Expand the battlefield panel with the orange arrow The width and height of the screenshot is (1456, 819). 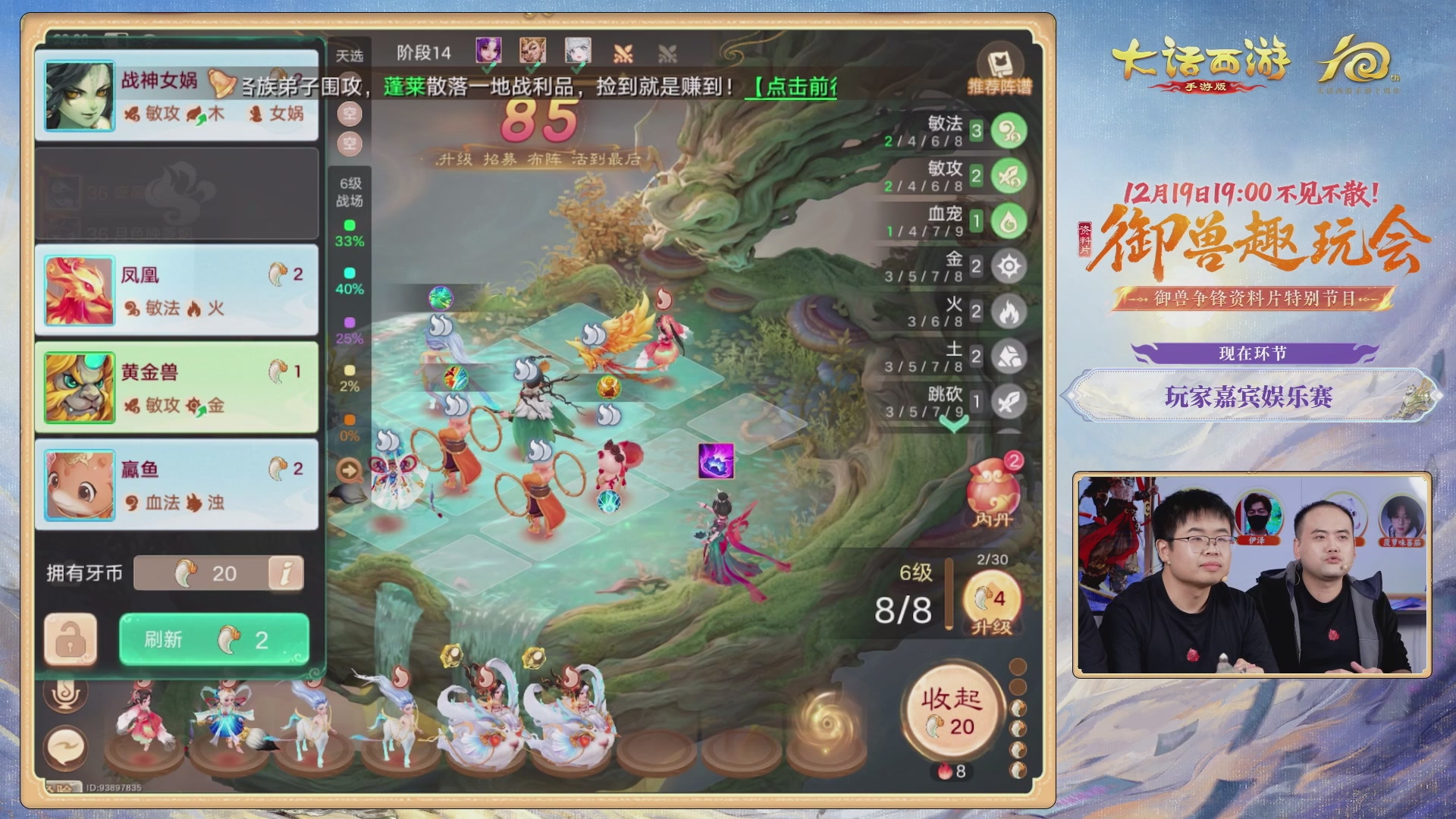[348, 469]
